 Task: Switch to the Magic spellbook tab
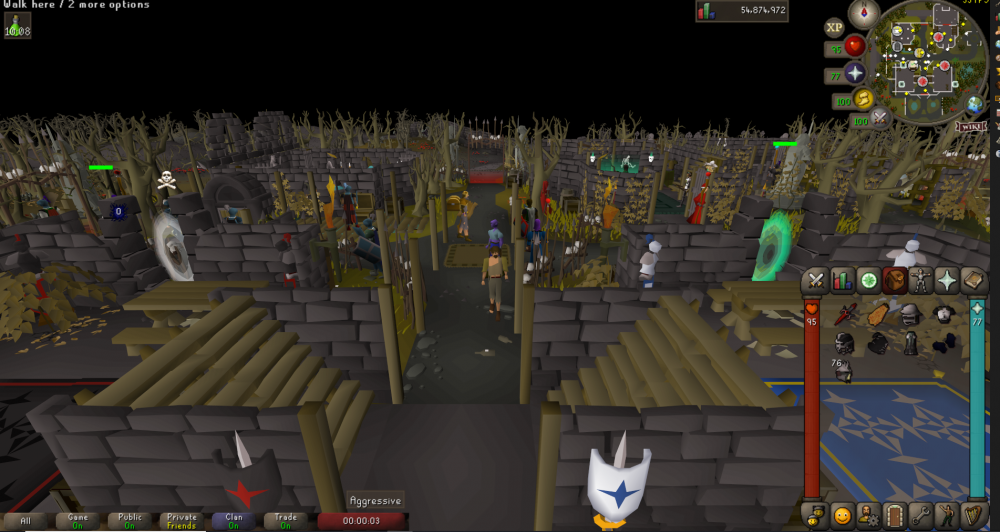972,281
